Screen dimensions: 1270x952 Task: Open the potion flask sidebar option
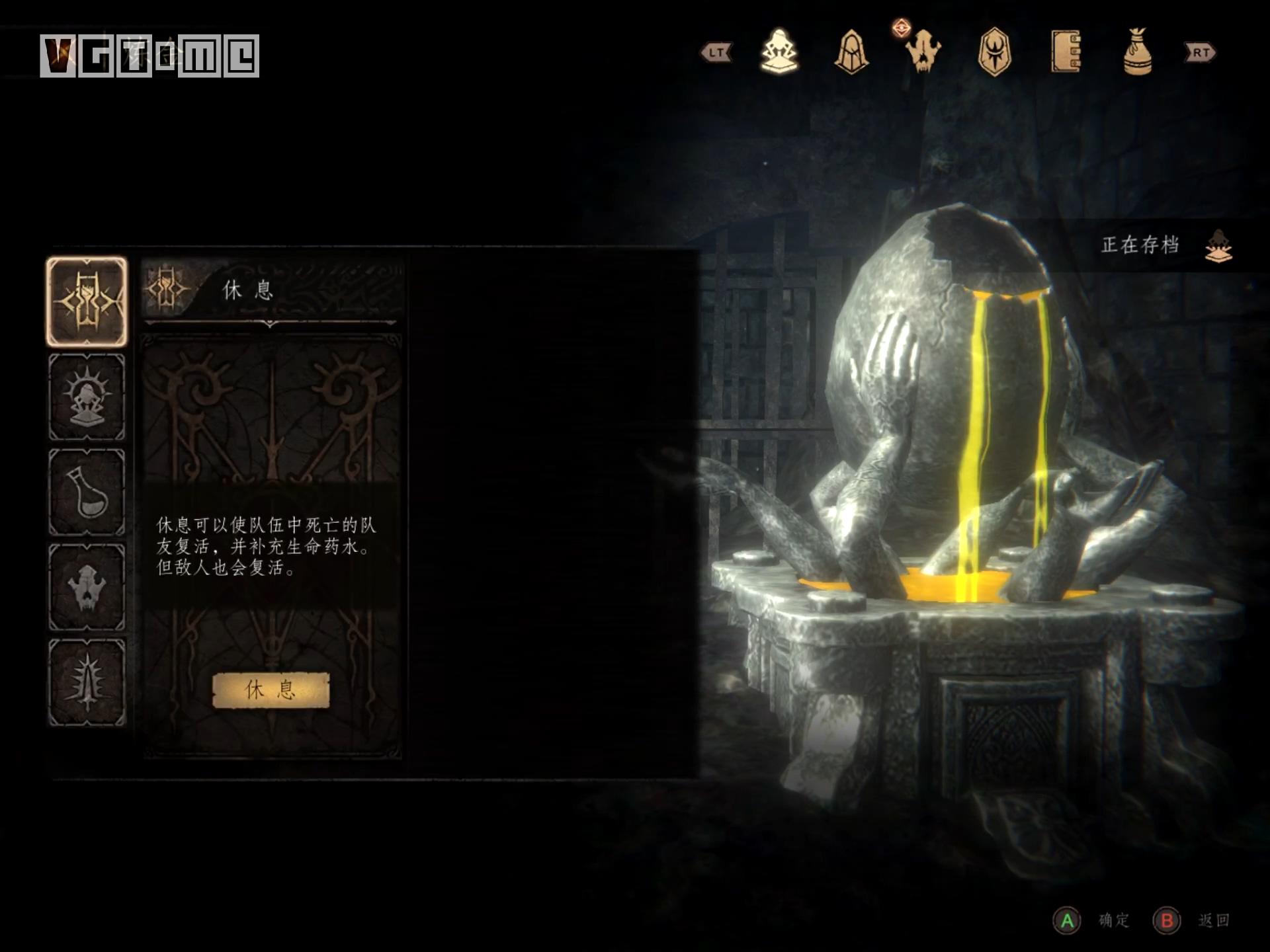tap(87, 493)
